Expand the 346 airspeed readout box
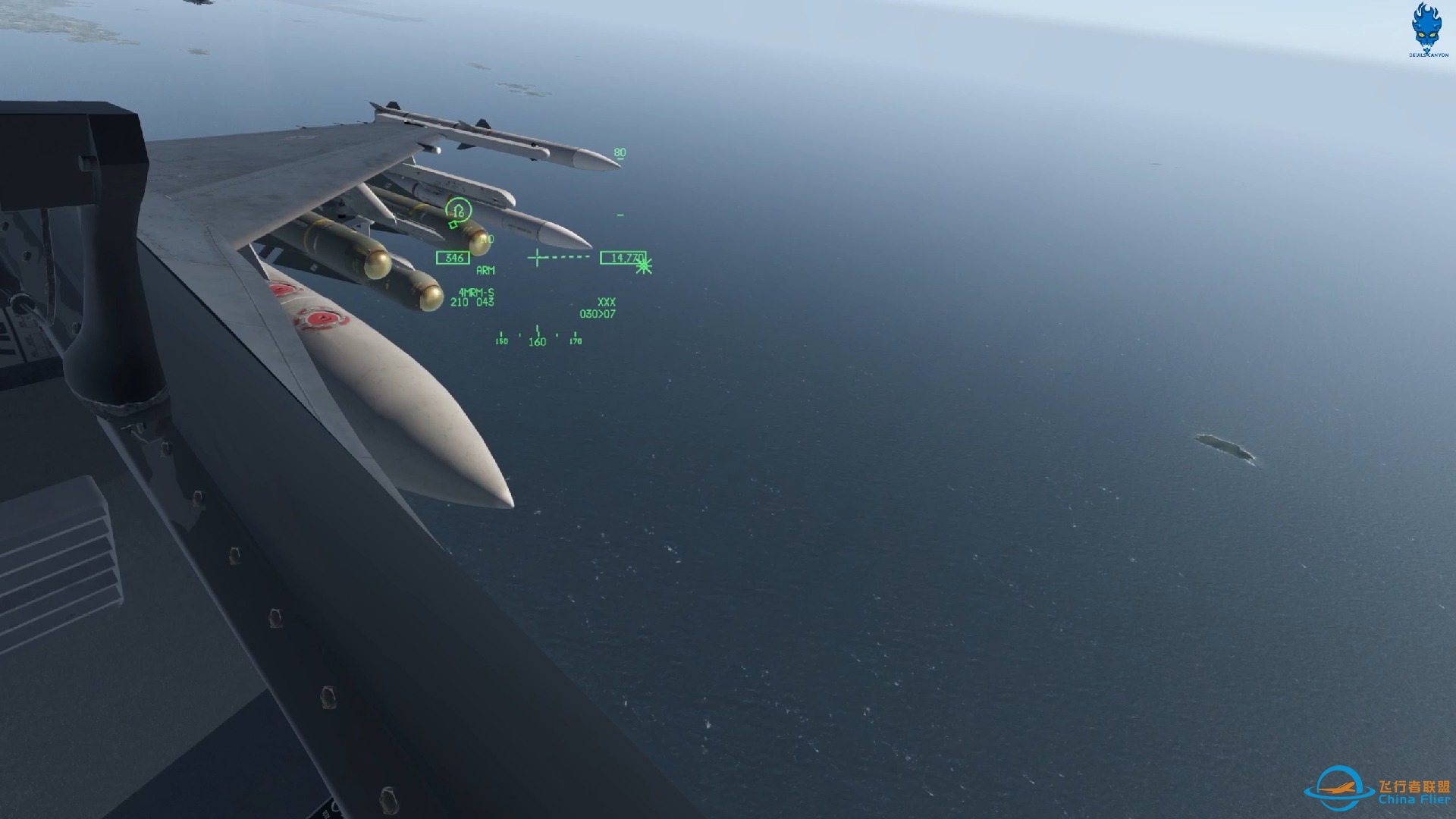Image resolution: width=1456 pixels, height=819 pixels. [452, 257]
